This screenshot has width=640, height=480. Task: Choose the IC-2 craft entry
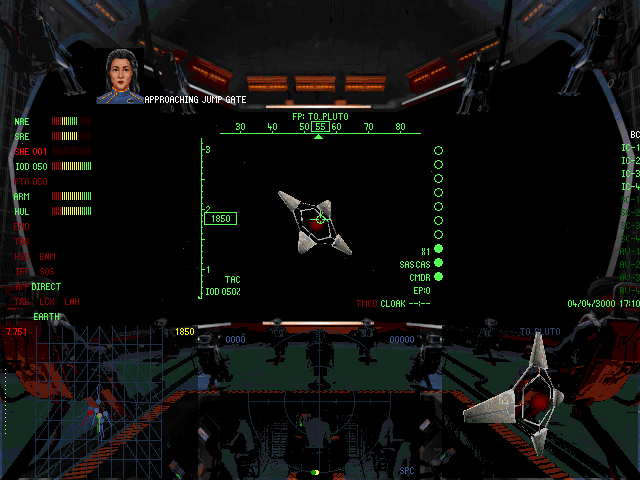coord(630,161)
